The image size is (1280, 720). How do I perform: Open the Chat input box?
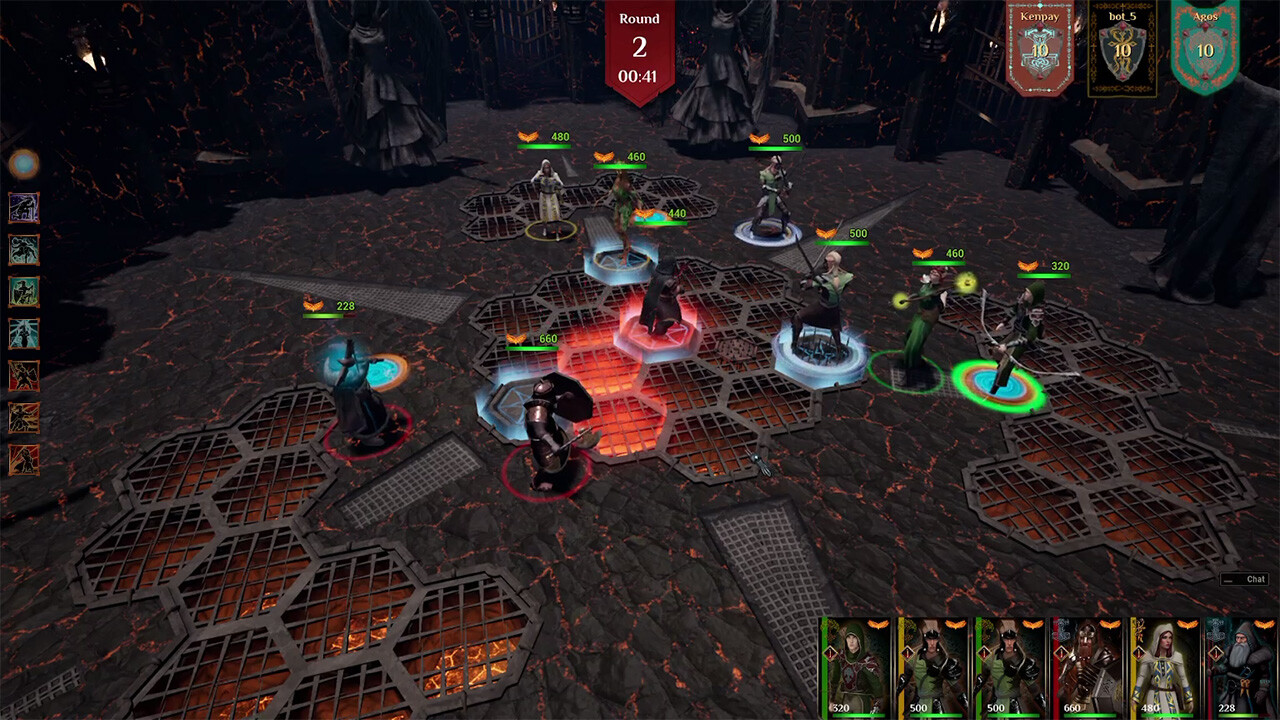click(1243, 578)
